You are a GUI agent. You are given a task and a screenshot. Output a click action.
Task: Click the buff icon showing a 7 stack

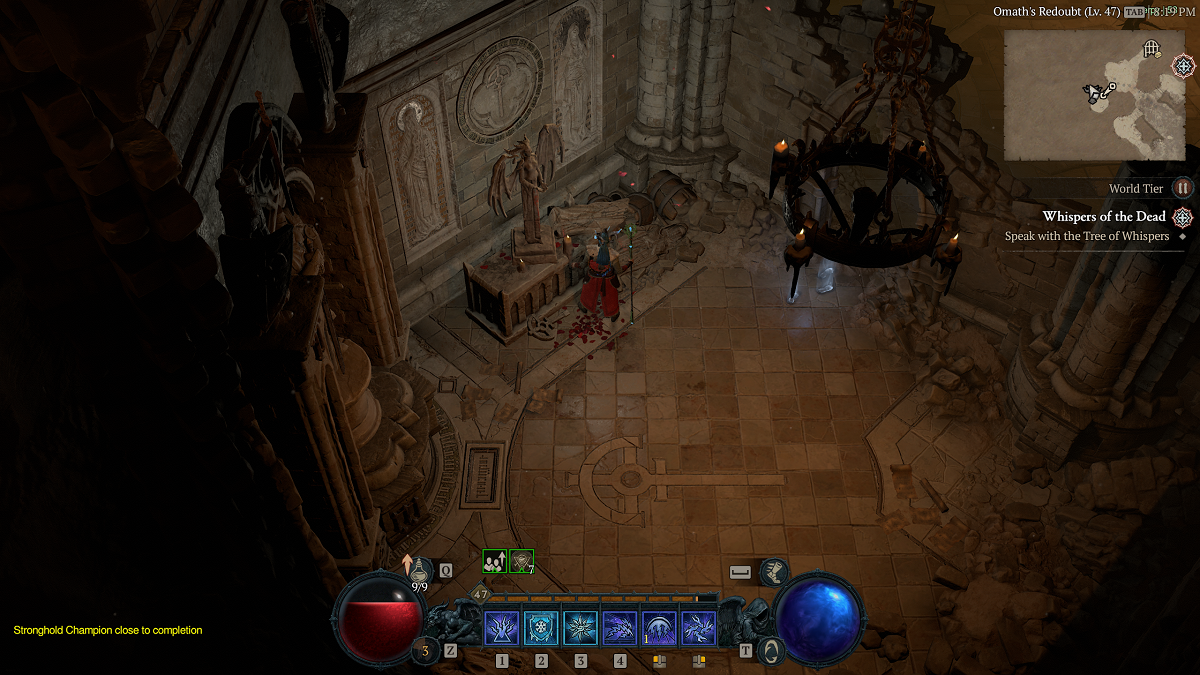(x=521, y=562)
